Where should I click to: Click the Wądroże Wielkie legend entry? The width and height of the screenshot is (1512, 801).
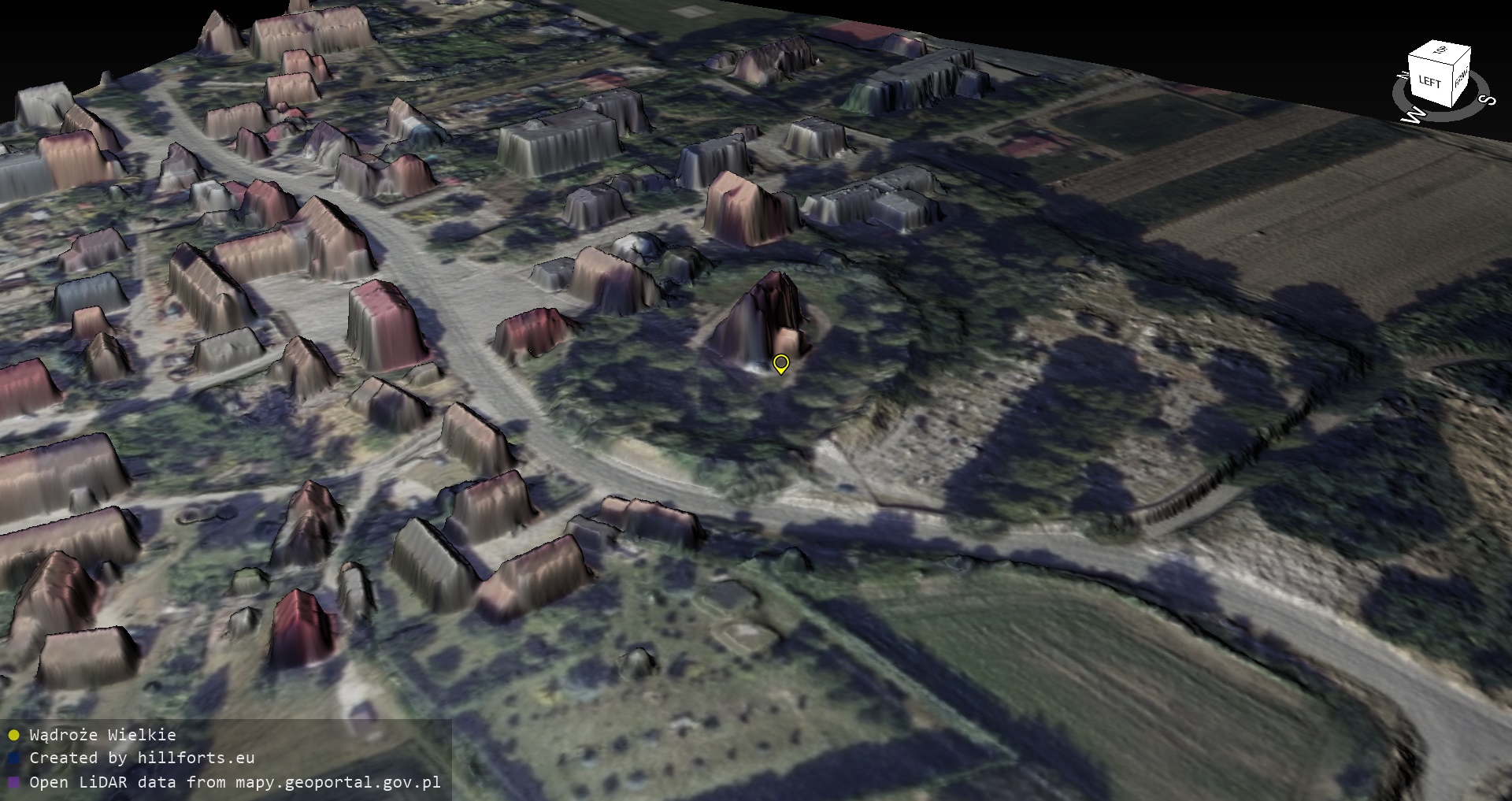(x=102, y=735)
